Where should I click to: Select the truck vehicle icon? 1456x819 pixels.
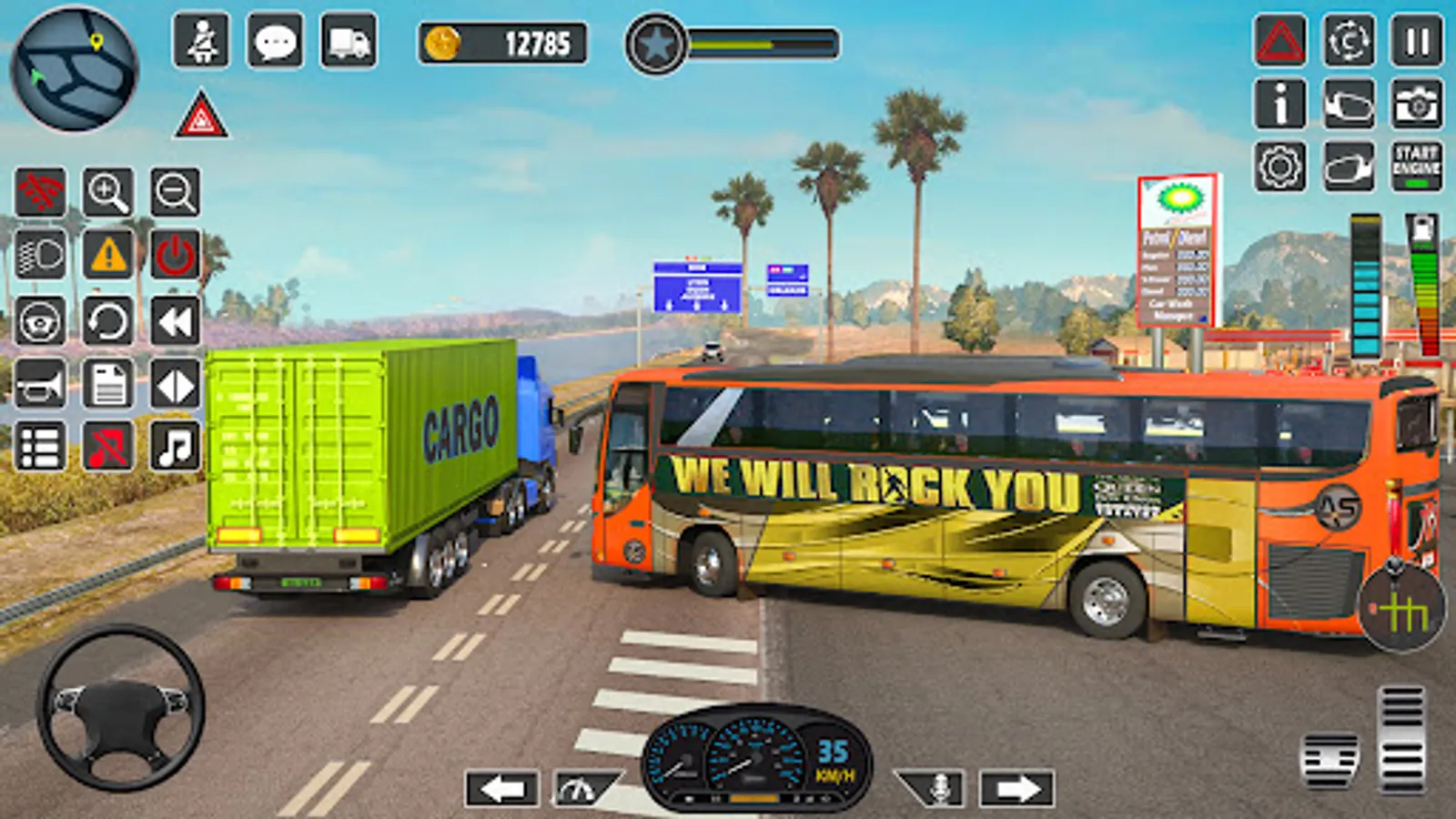point(349,41)
